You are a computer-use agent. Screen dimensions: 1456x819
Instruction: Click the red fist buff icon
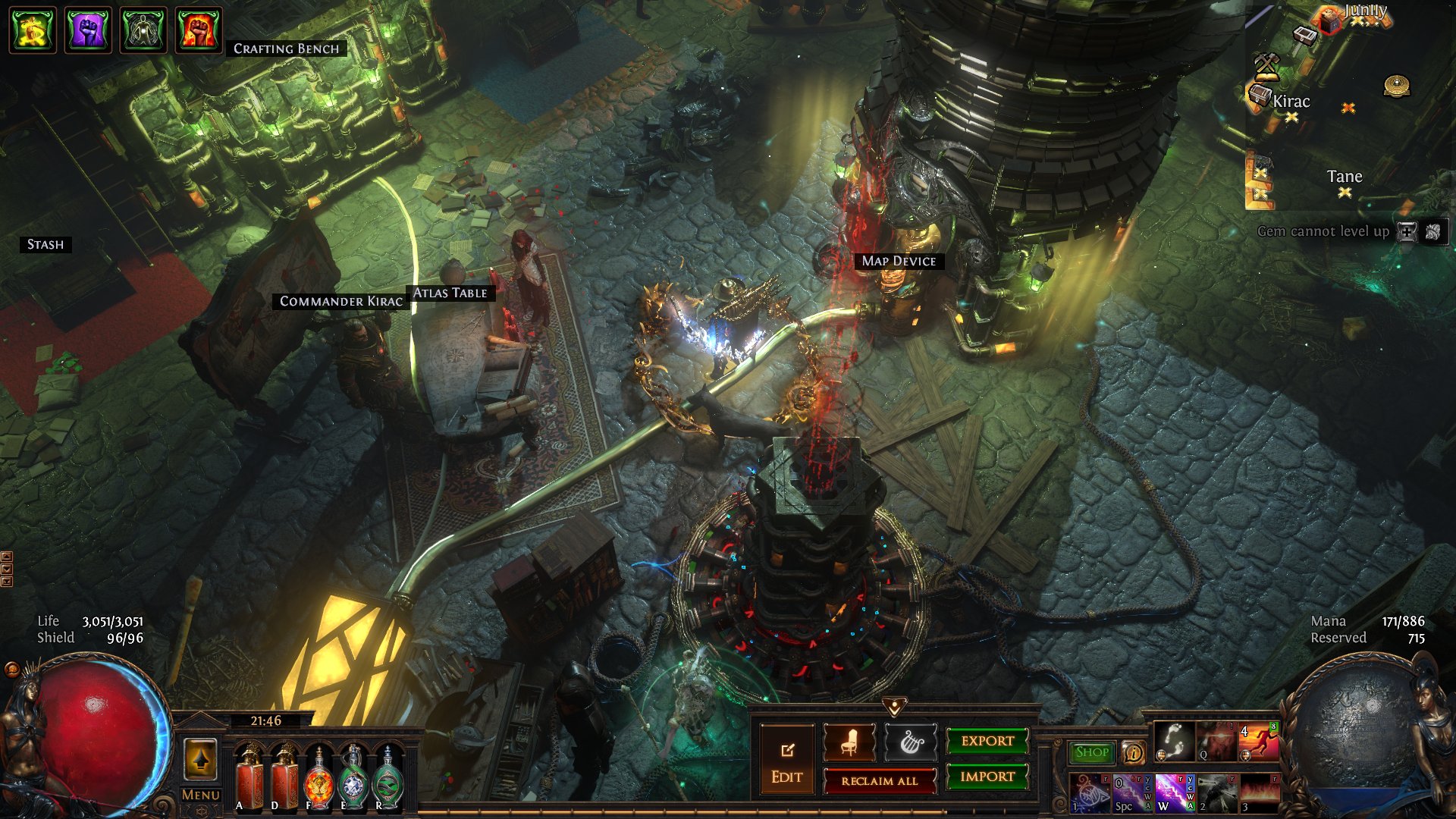click(x=198, y=30)
